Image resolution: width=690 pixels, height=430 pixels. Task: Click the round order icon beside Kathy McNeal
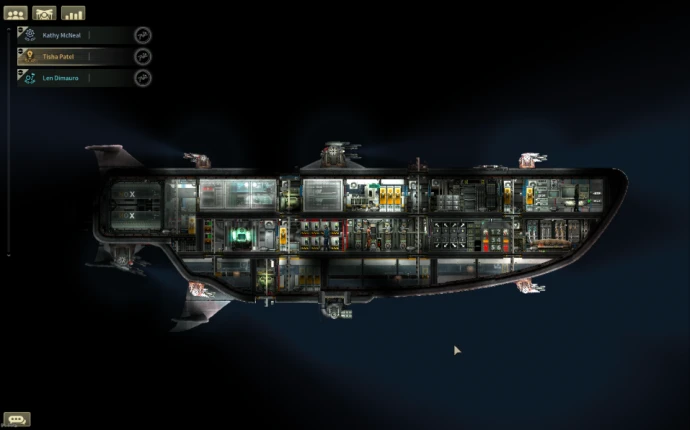(x=143, y=35)
